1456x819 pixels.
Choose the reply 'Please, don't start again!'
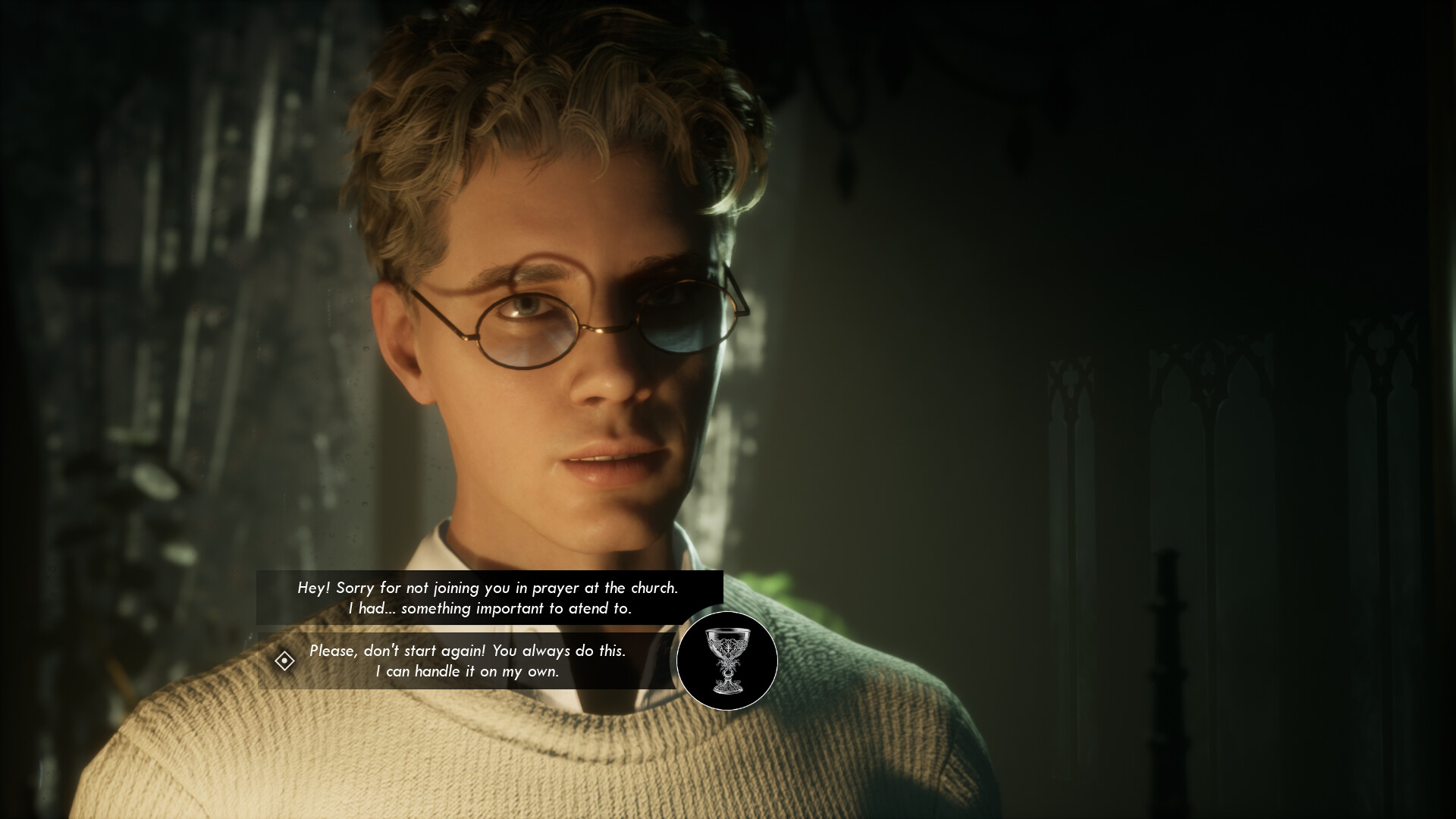(x=468, y=650)
